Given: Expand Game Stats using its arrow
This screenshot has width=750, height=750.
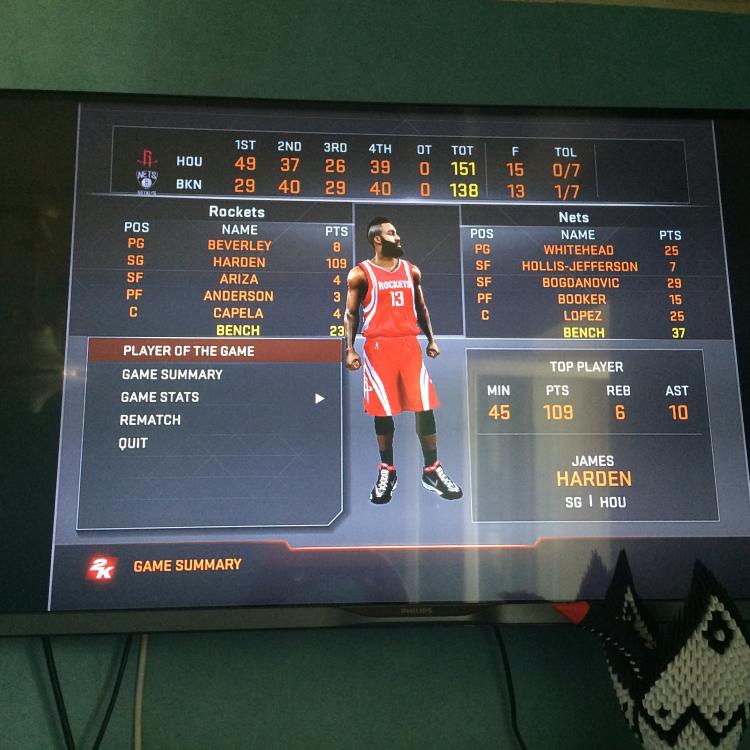Looking at the screenshot, I should (x=320, y=398).
